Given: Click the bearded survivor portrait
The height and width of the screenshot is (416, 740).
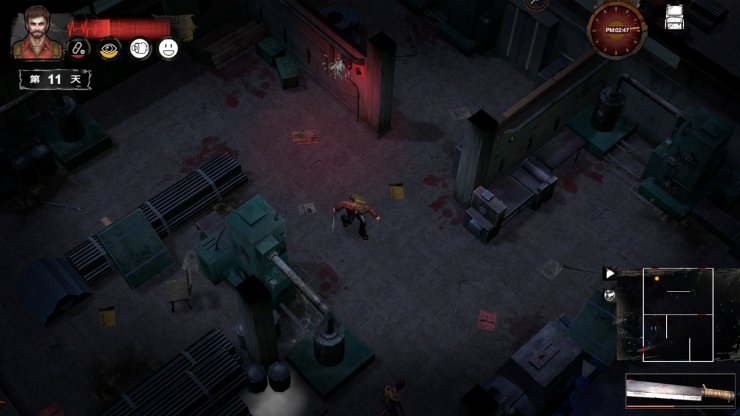Looking at the screenshot, I should tap(35, 31).
